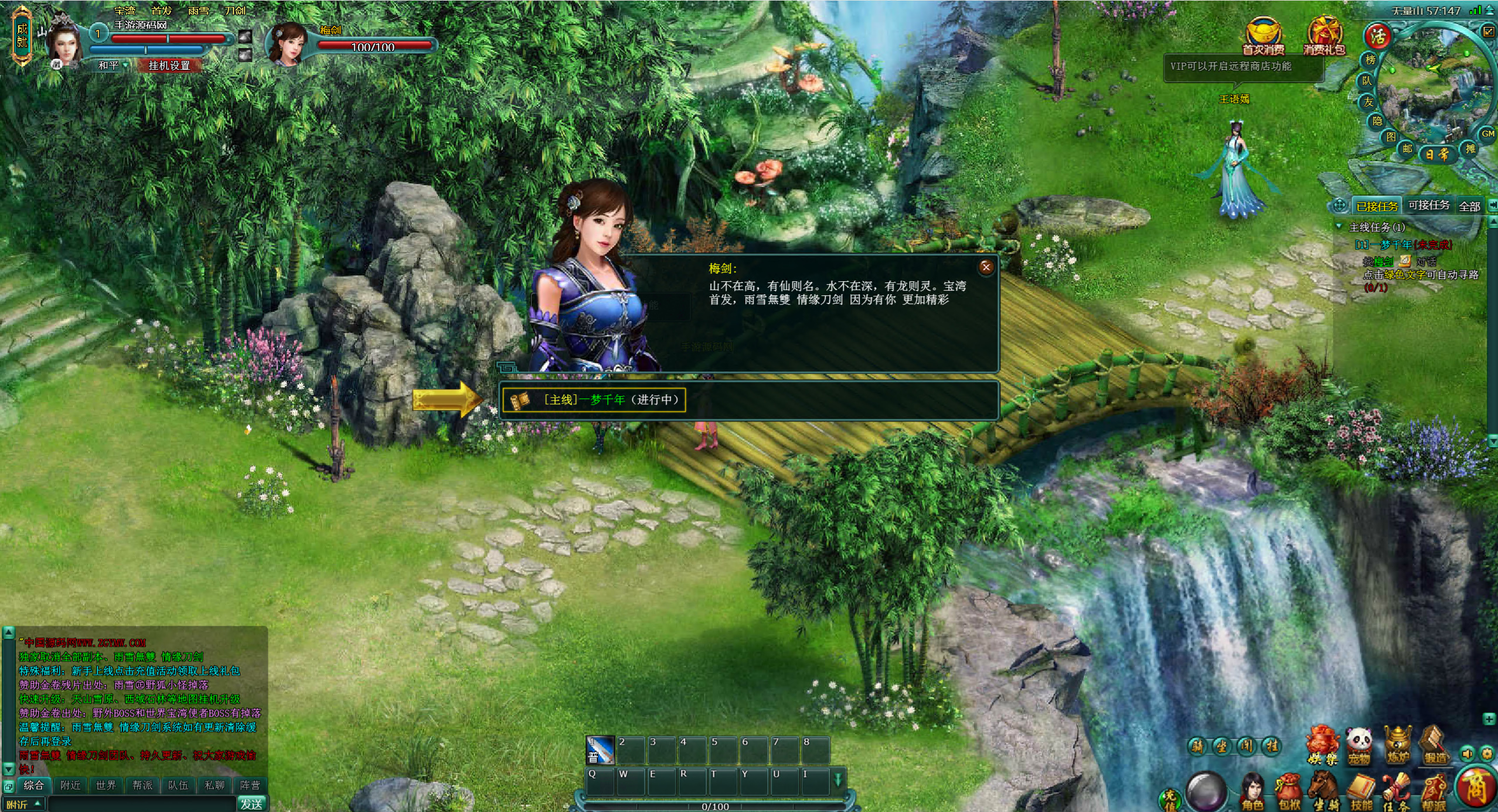Send the chat message with 发送

251,804
